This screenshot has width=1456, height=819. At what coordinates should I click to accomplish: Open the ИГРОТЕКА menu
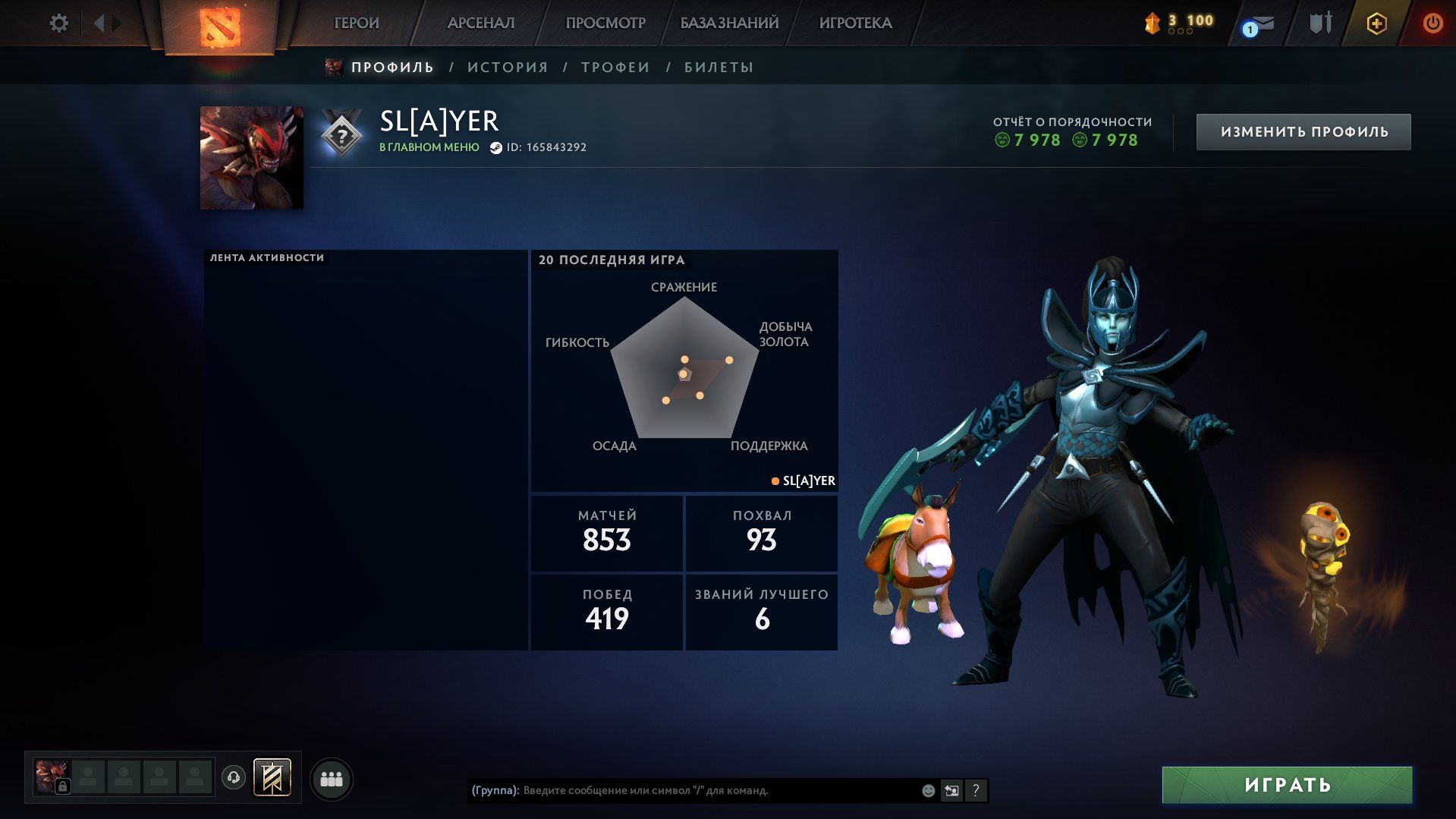tap(855, 24)
